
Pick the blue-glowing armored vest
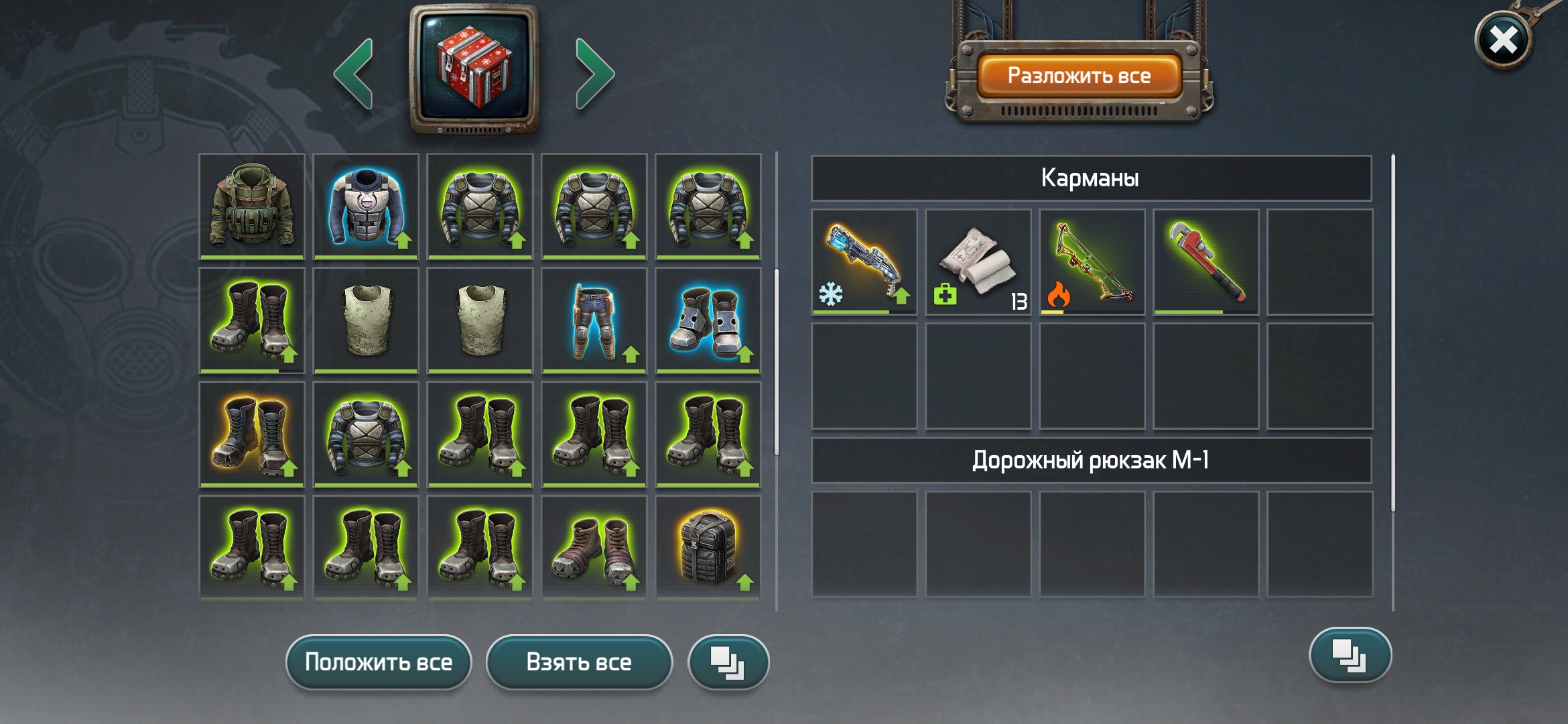366,206
